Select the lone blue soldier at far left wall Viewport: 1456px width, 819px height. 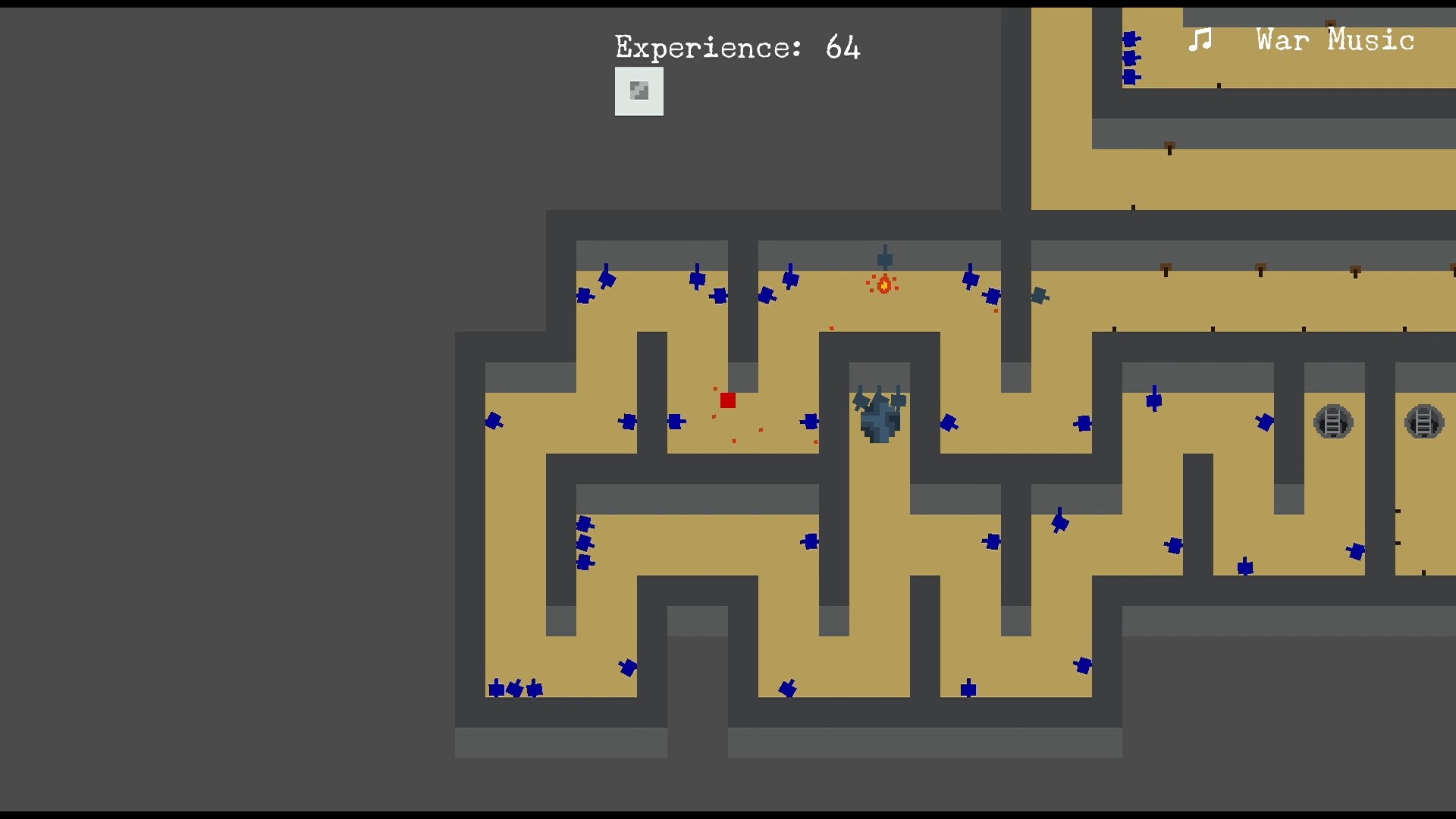click(x=494, y=422)
